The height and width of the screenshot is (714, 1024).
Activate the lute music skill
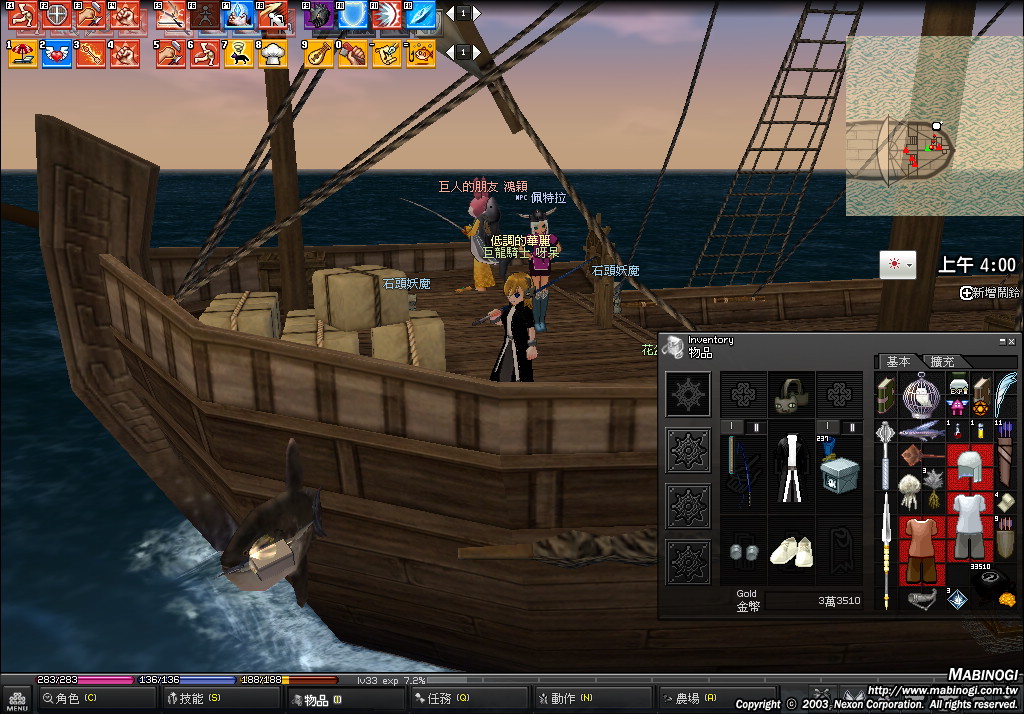click(x=320, y=54)
